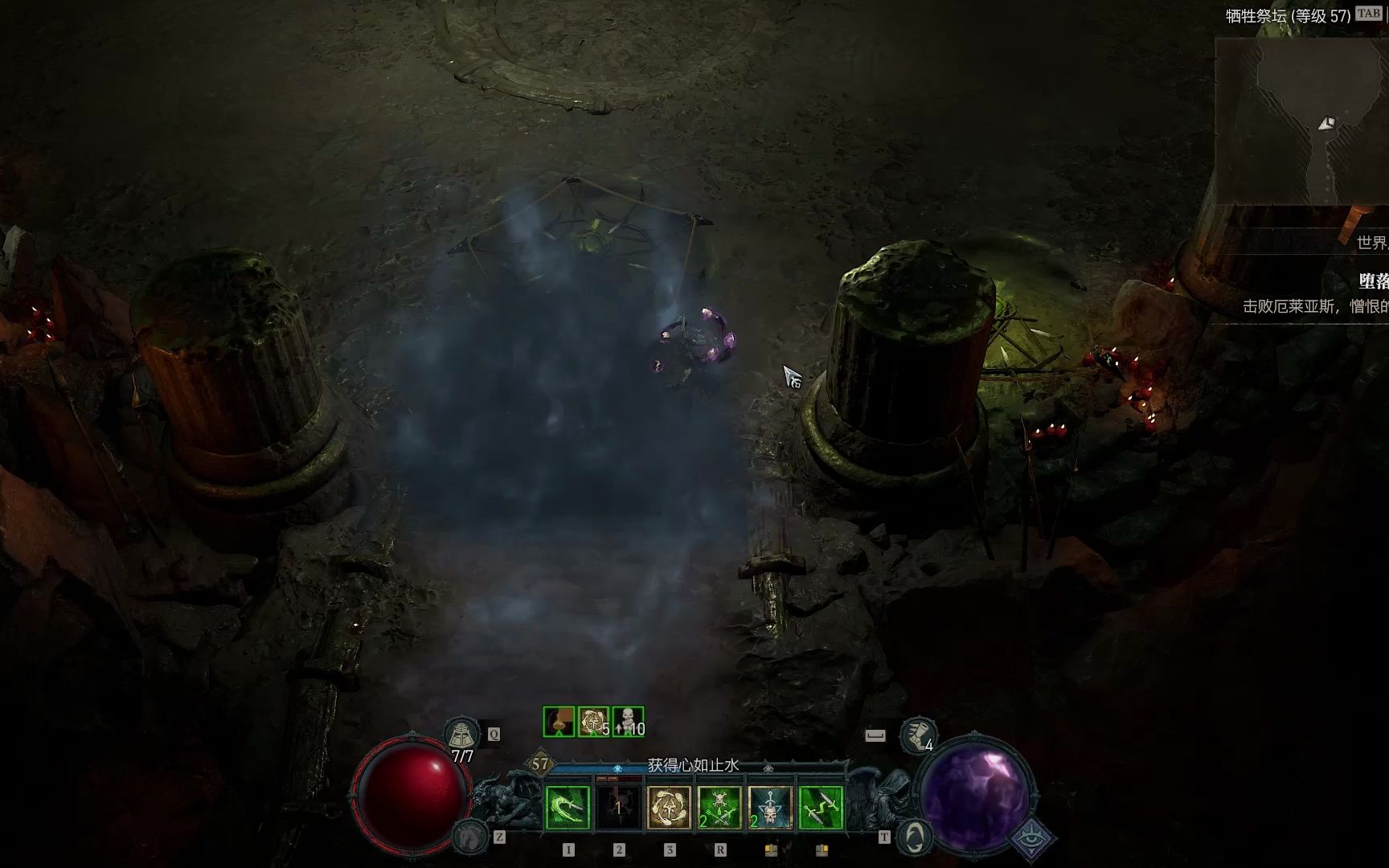
Task: Click the level 57 badge
Action: pos(540,764)
